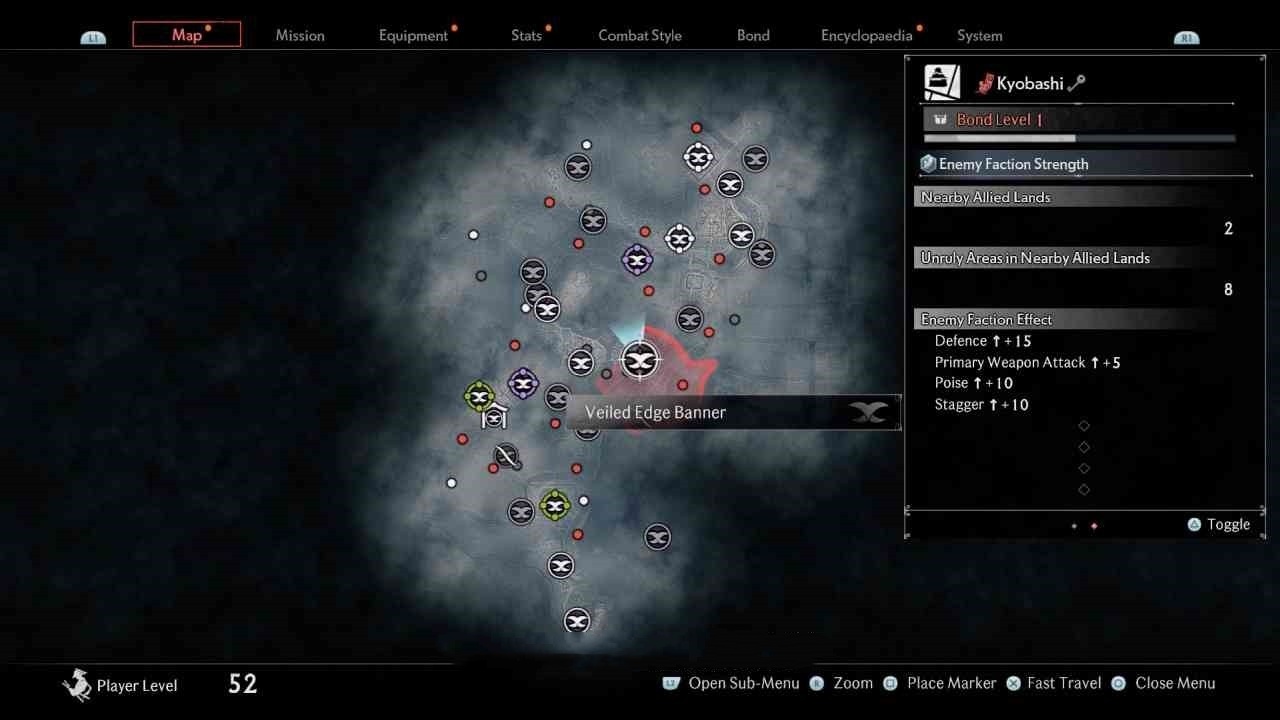The width and height of the screenshot is (1280, 720).
Task: Select the Kyobashi area name header
Action: coord(1029,84)
